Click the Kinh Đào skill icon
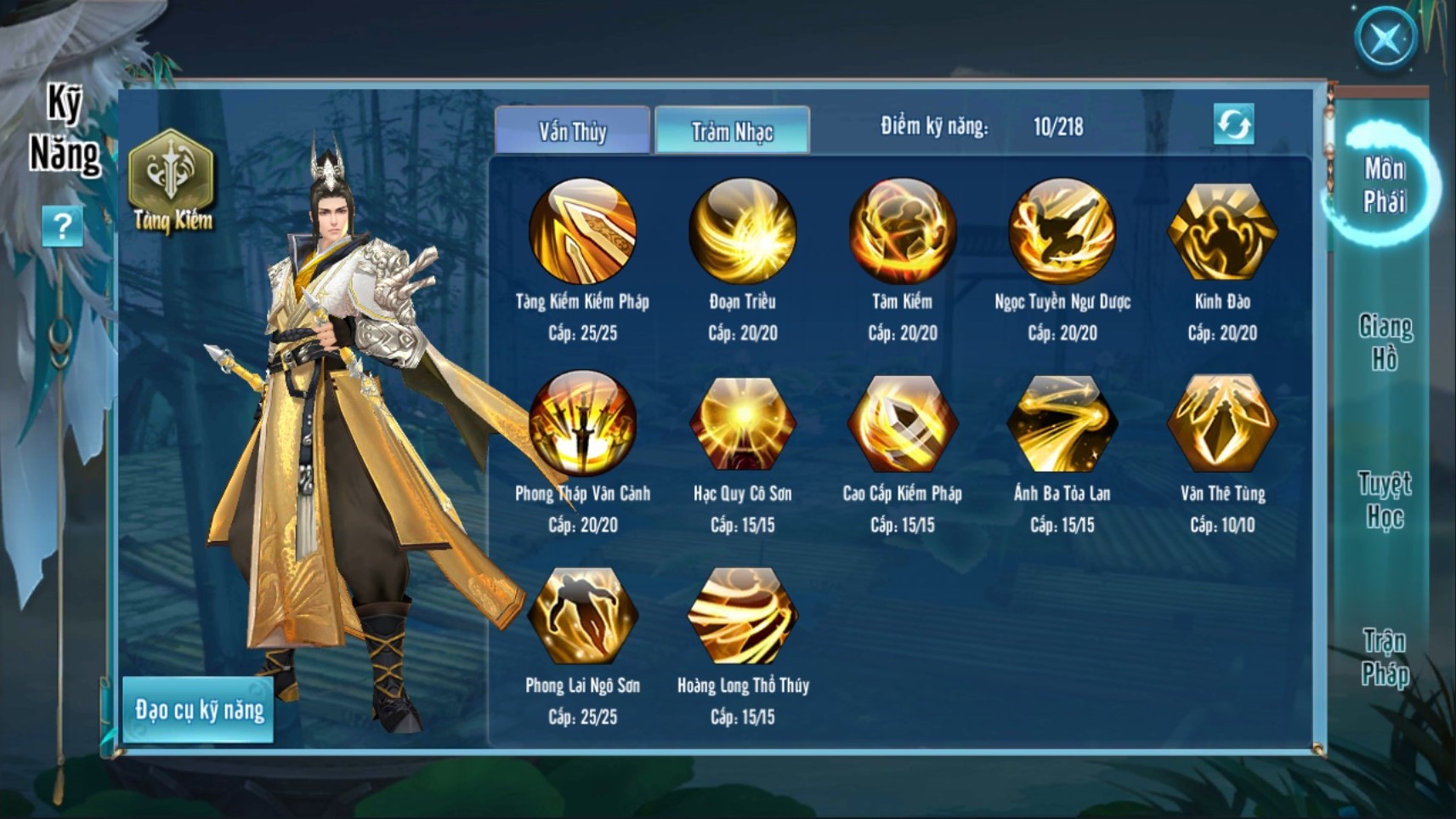 (x=1221, y=230)
